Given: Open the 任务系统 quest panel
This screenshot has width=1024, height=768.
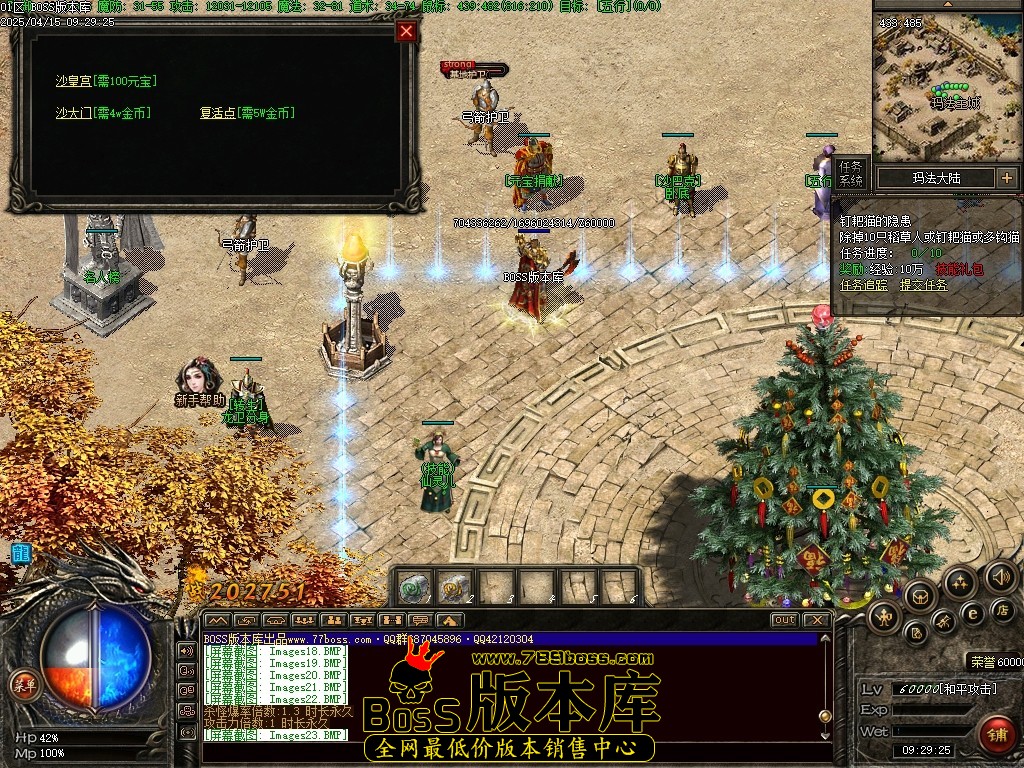Looking at the screenshot, I should point(850,173).
